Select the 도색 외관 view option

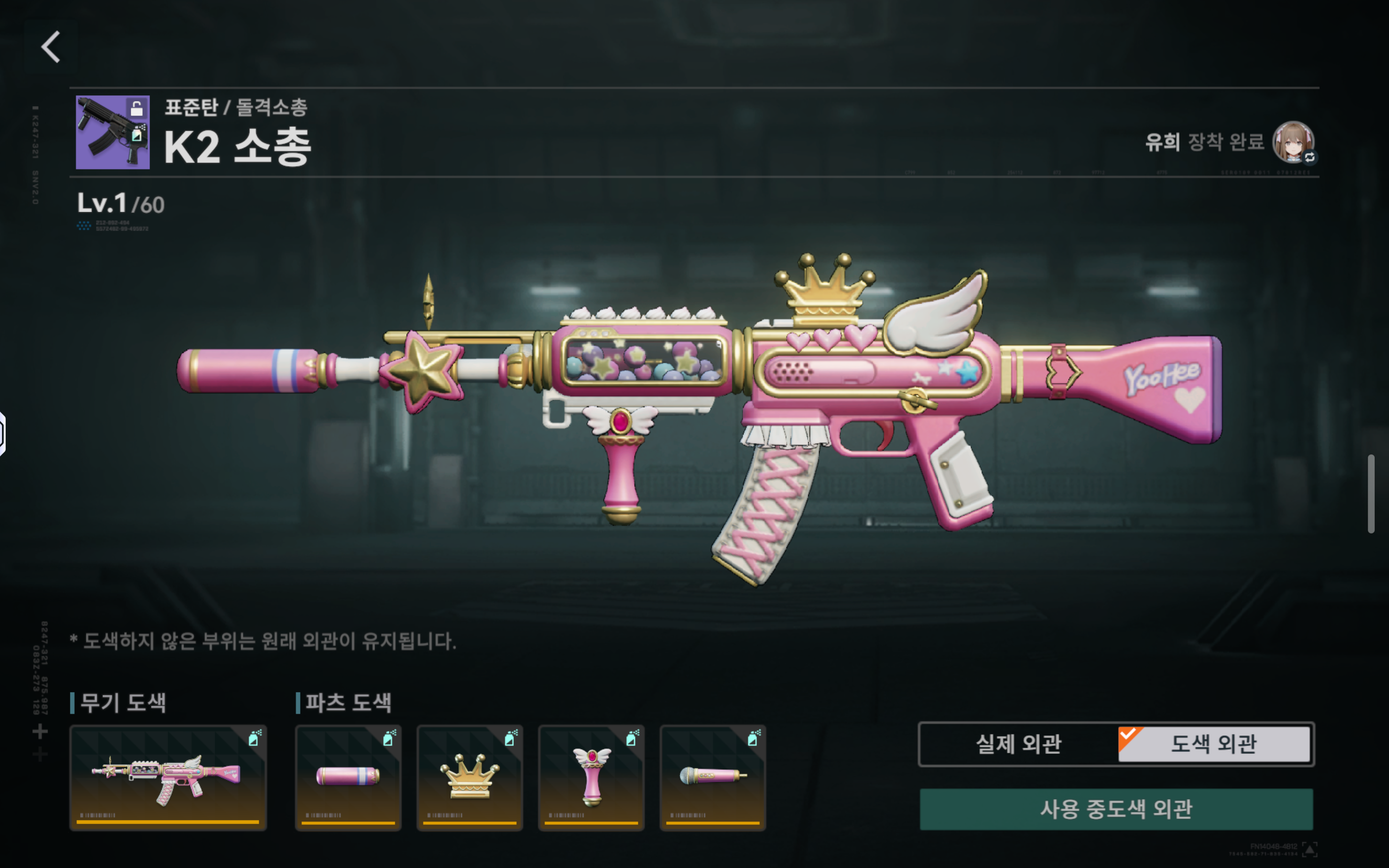(1214, 744)
